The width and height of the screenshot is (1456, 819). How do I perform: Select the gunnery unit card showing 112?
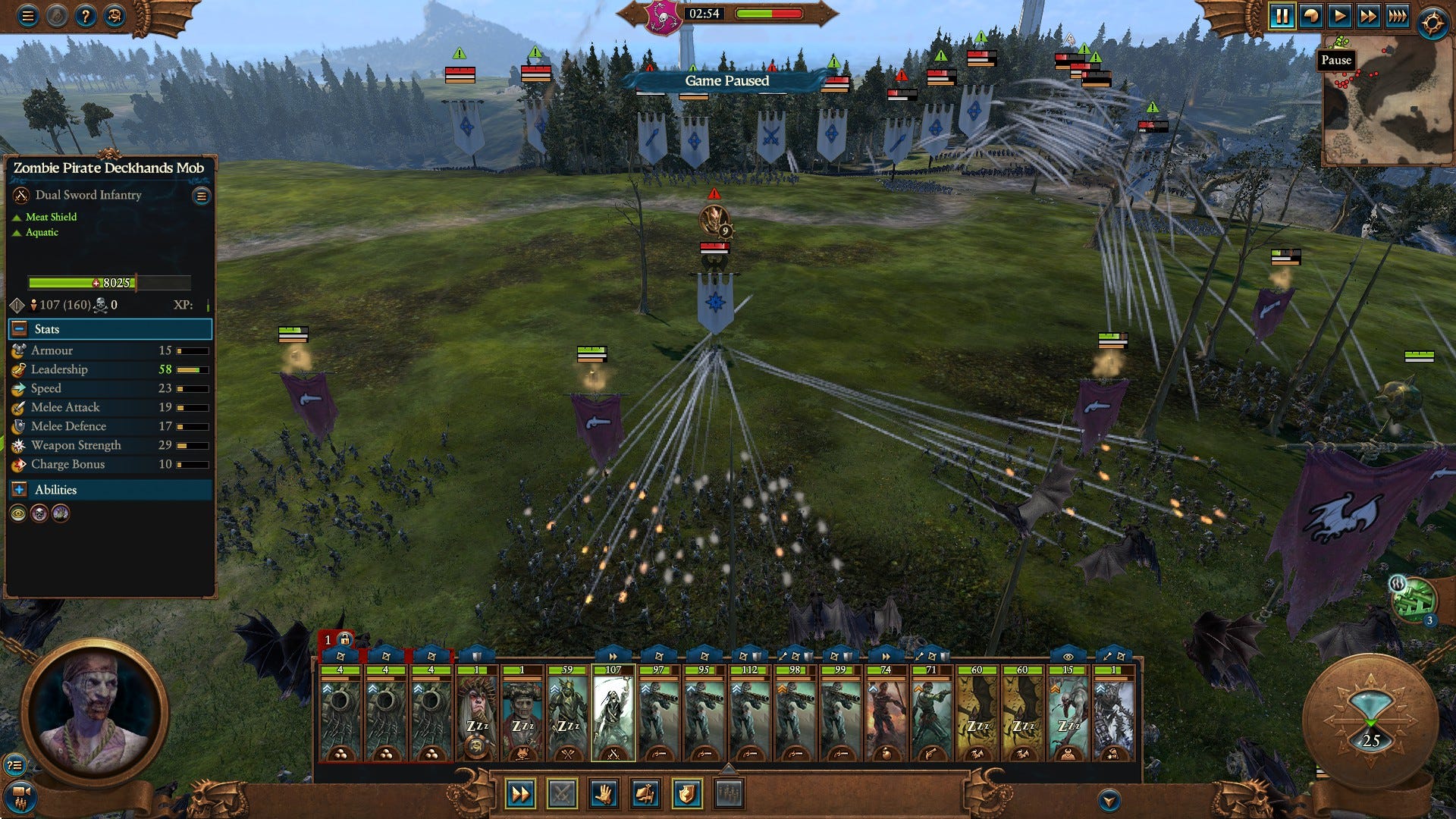tap(749, 713)
